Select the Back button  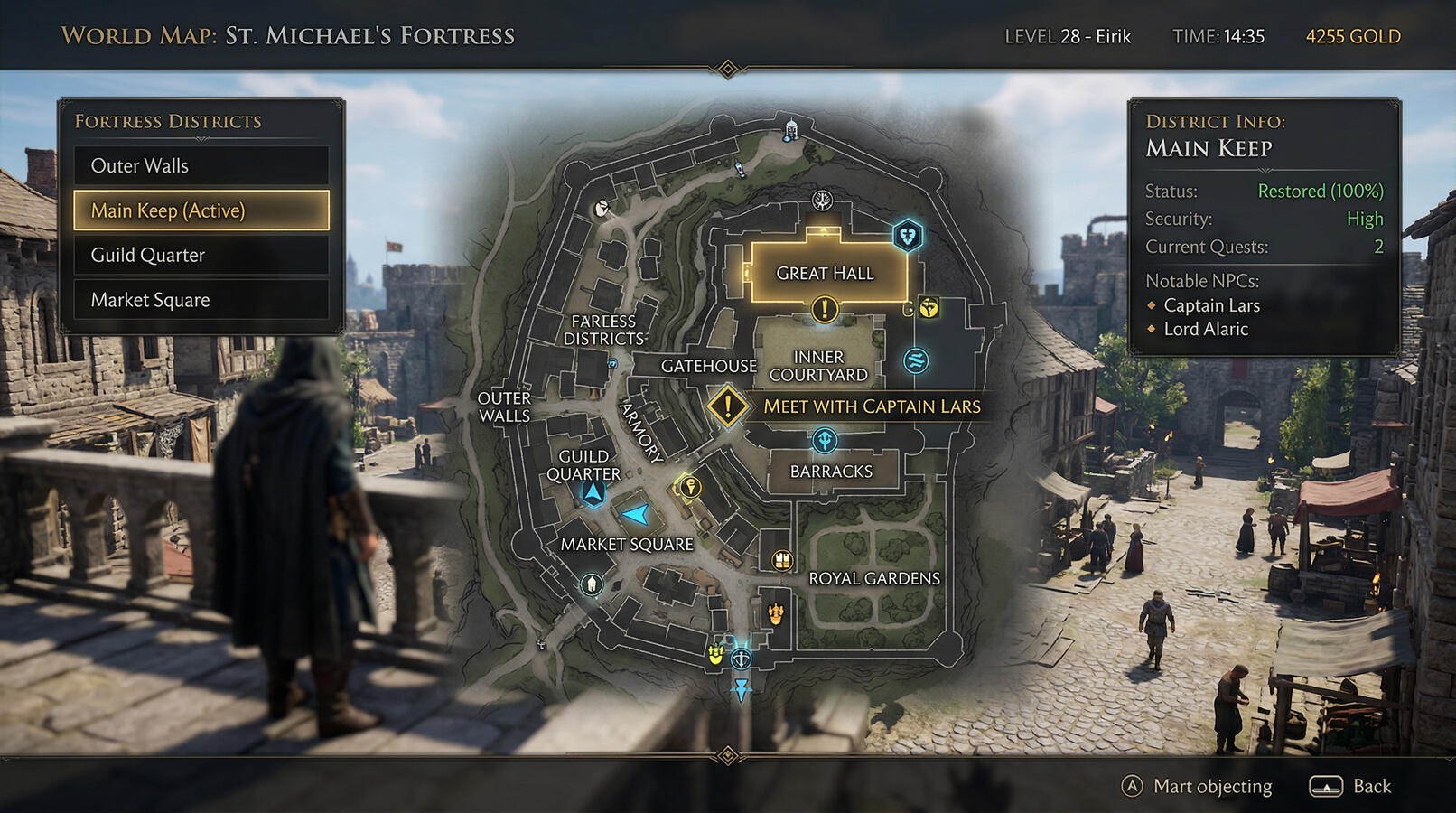pos(1351,787)
